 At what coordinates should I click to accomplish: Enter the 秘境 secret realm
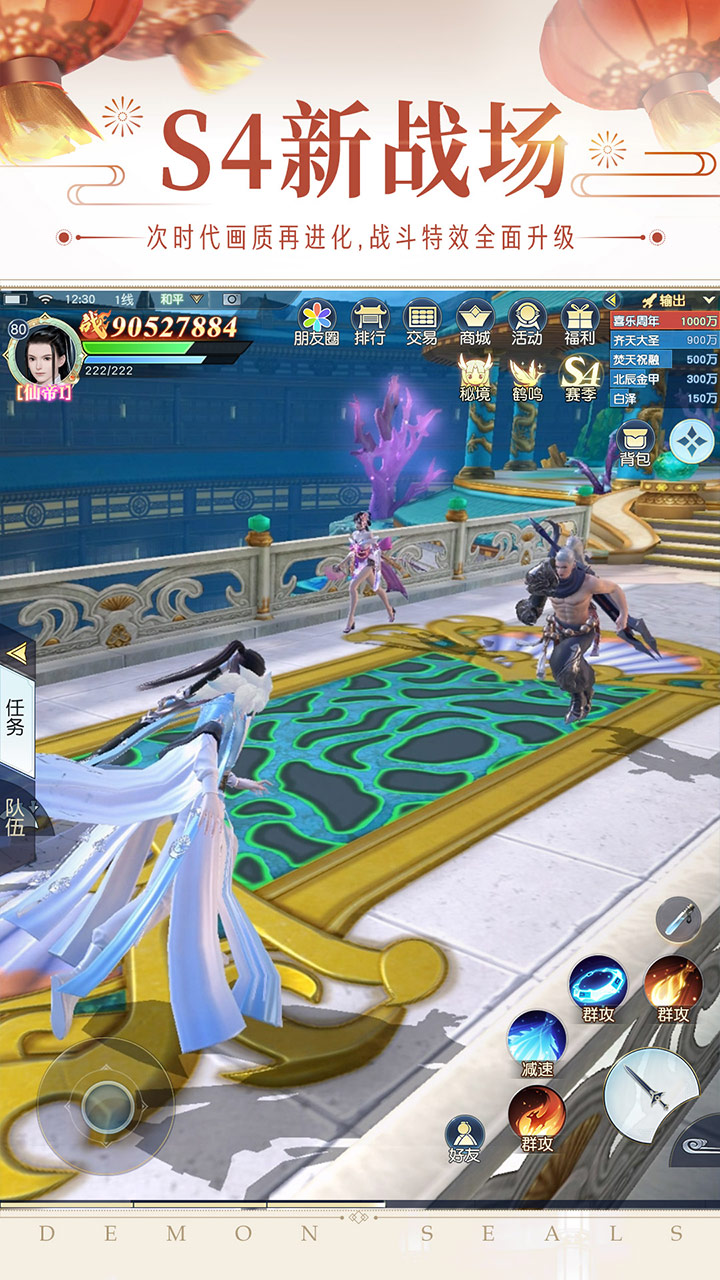click(x=475, y=377)
